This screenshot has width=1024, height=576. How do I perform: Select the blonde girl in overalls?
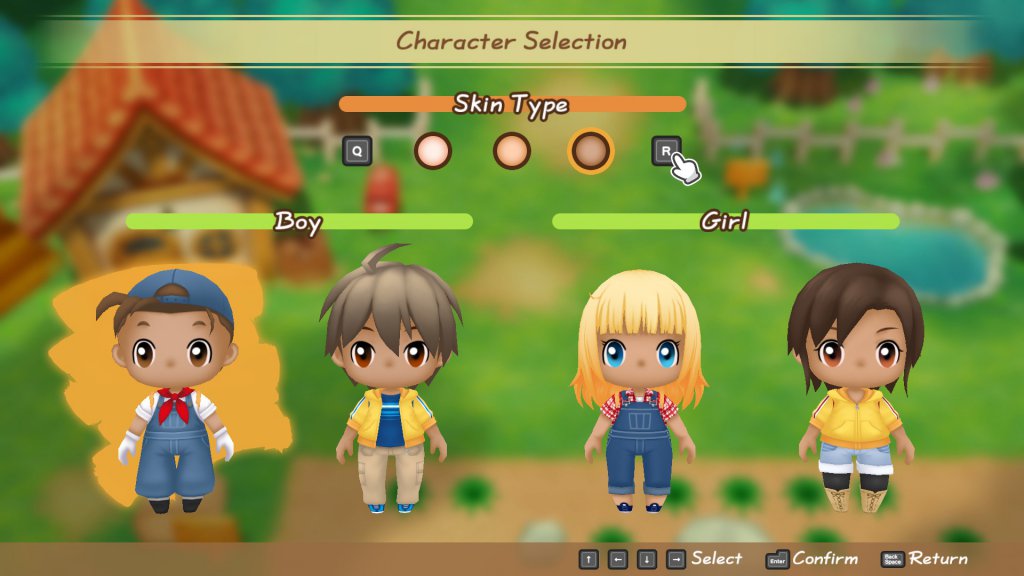tap(638, 390)
